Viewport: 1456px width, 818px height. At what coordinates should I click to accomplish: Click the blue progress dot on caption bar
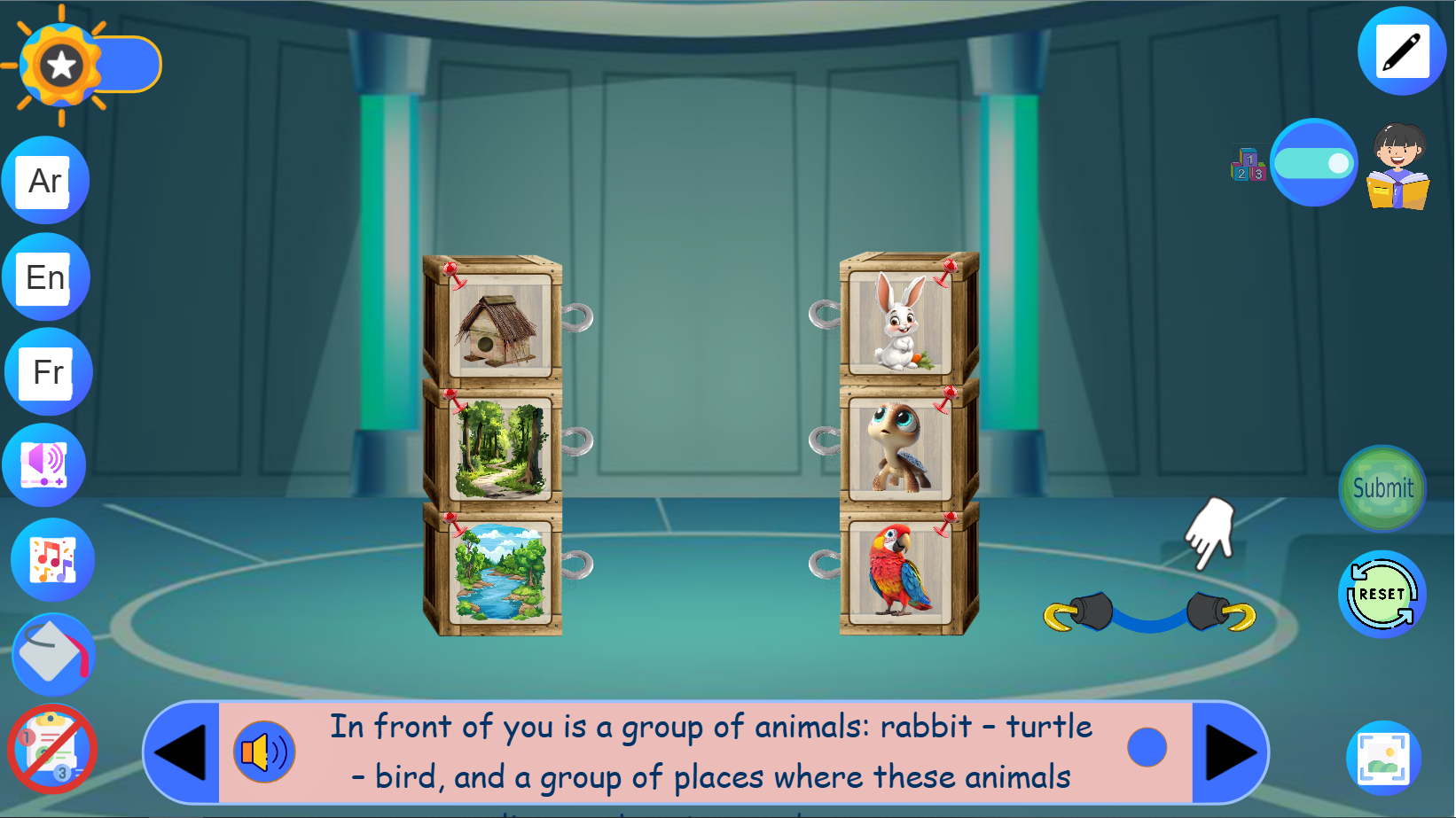tap(1147, 747)
